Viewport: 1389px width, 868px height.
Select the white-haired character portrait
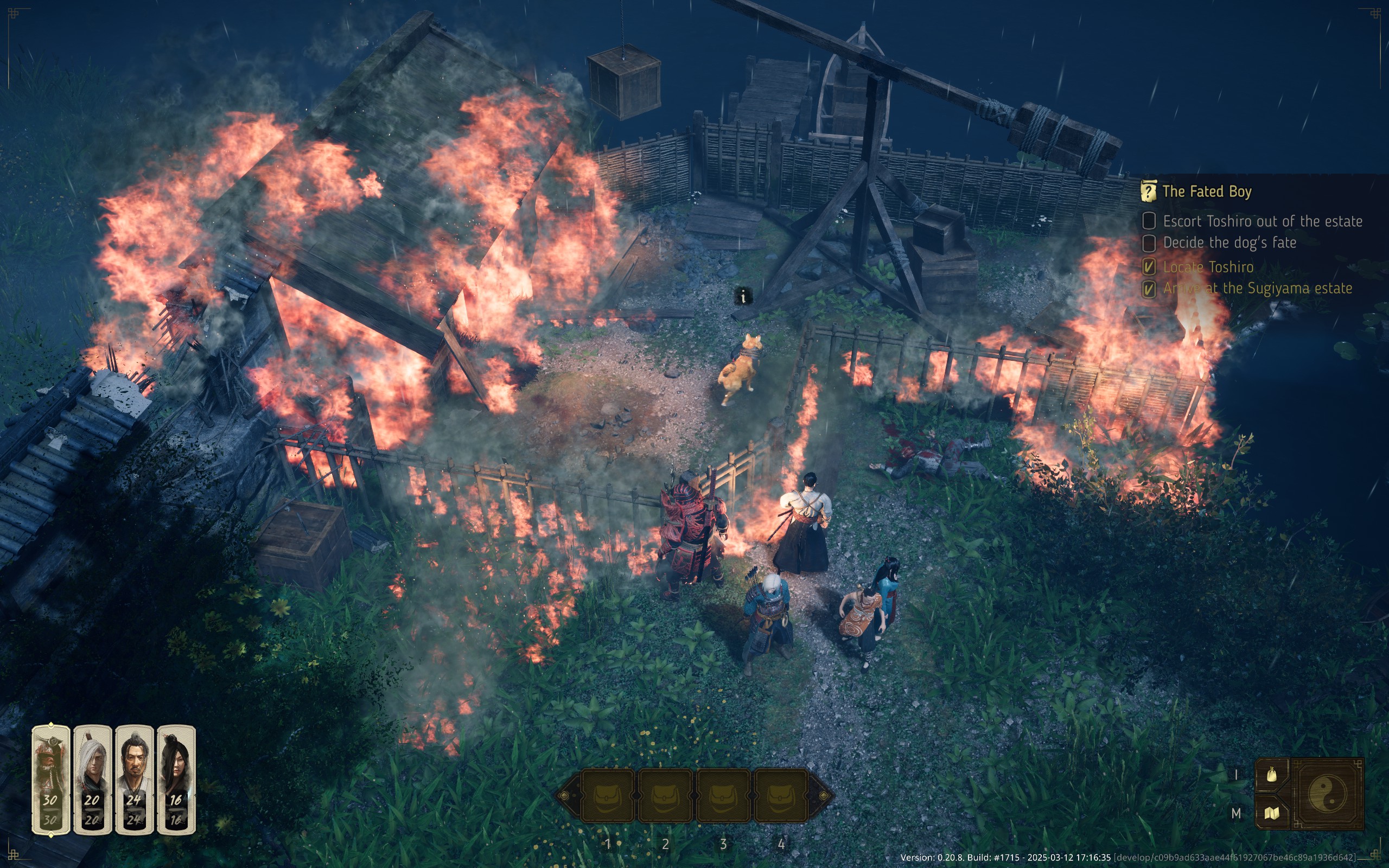[x=92, y=779]
